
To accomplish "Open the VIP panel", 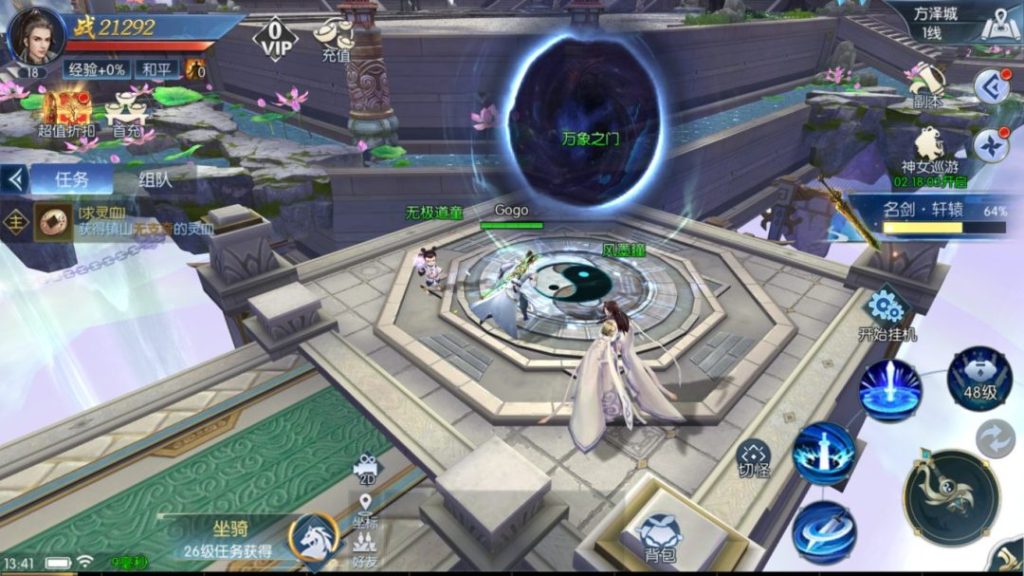I will click(275, 40).
